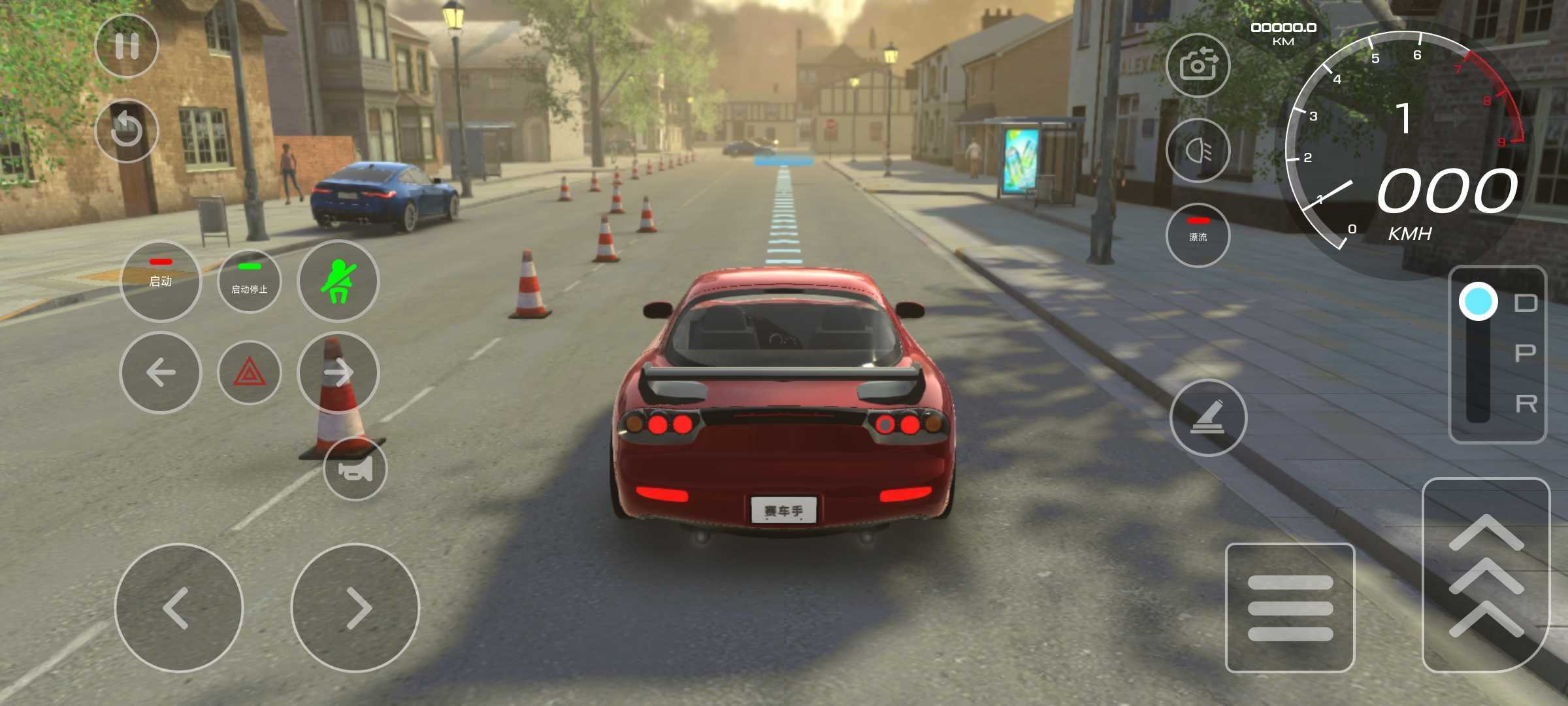Hit the brake pedal
This screenshot has height=706, width=1568.
click(x=1290, y=608)
